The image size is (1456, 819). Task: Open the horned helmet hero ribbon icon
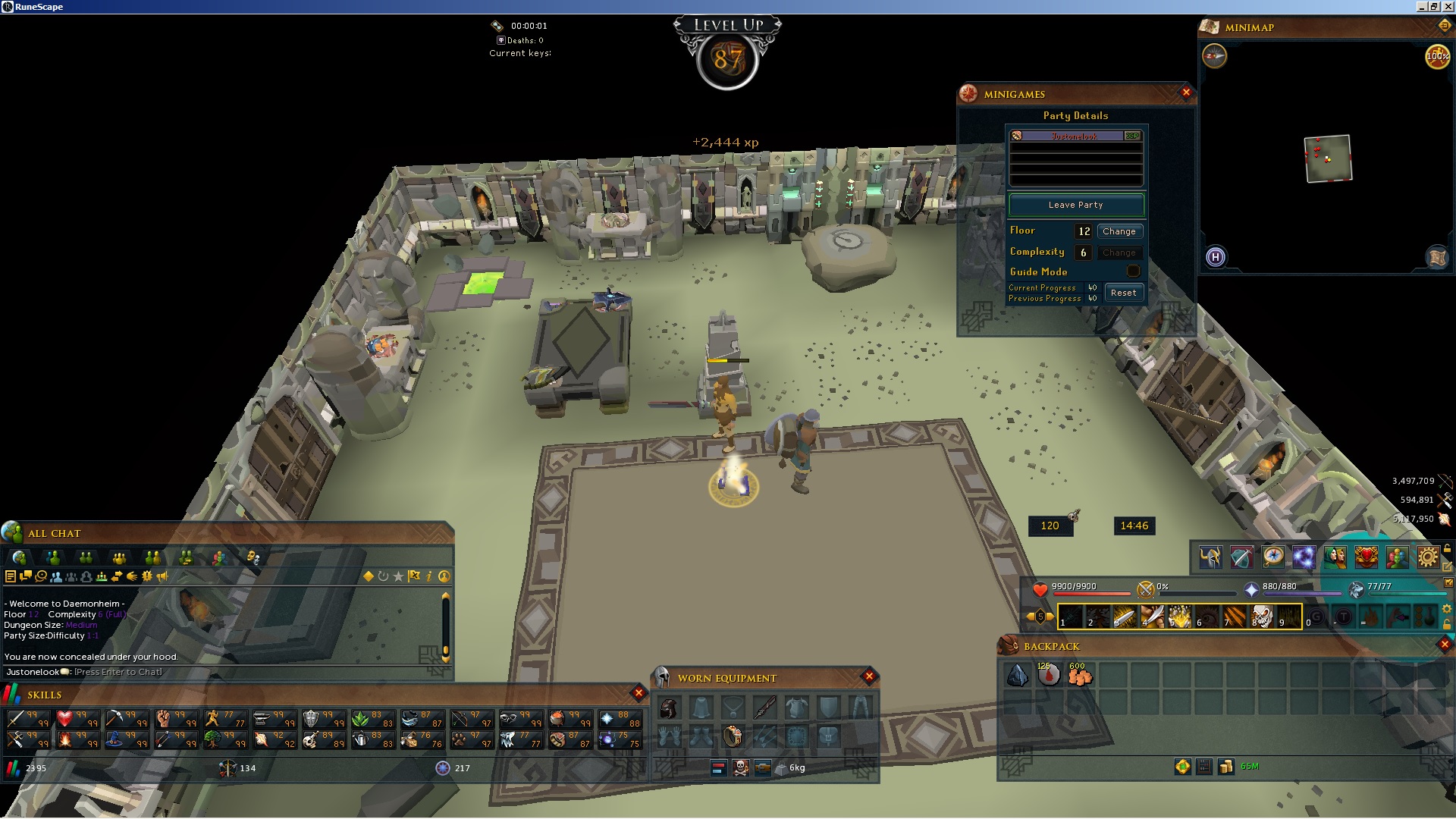point(1210,557)
